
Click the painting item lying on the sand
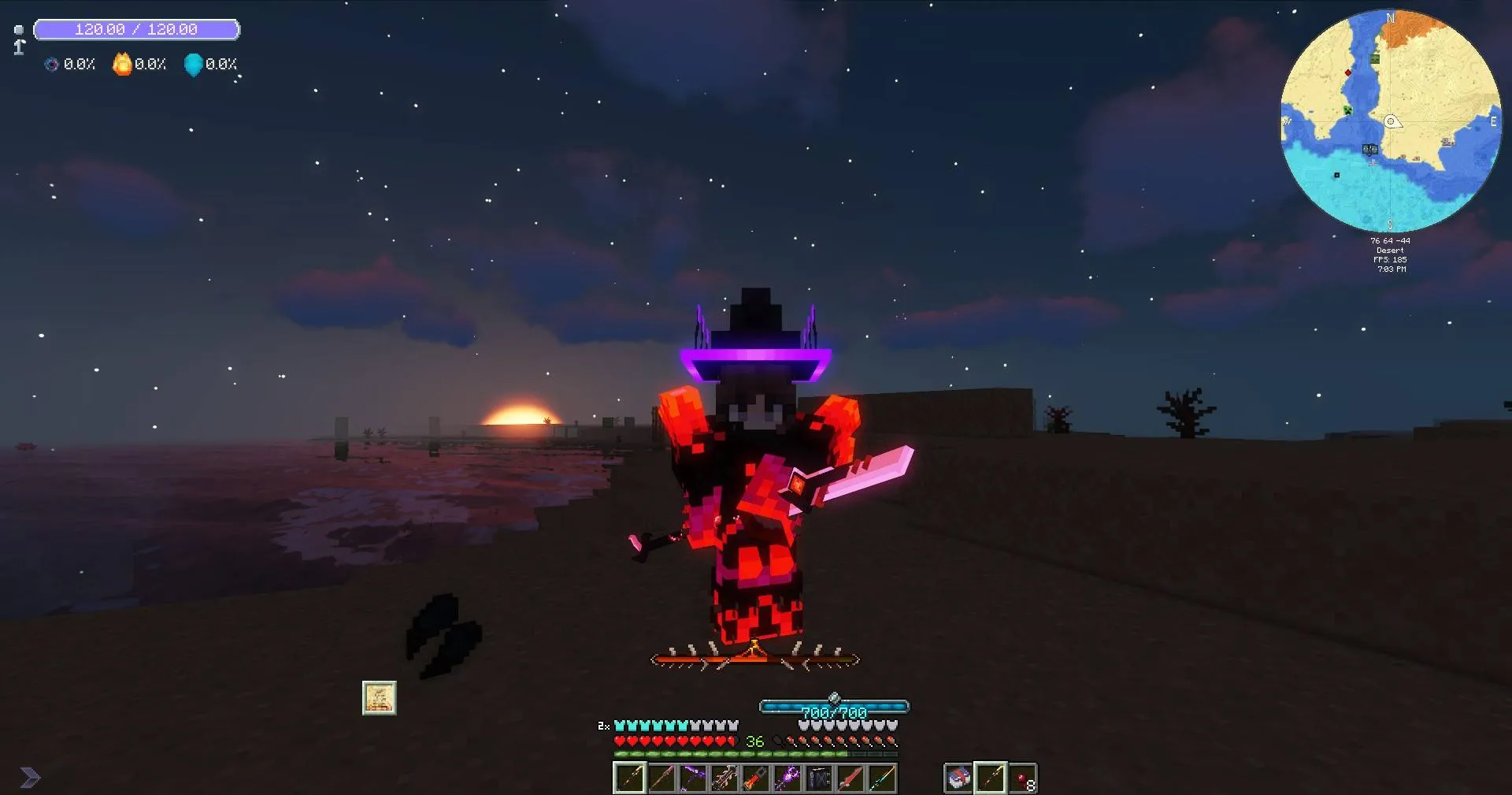click(378, 697)
